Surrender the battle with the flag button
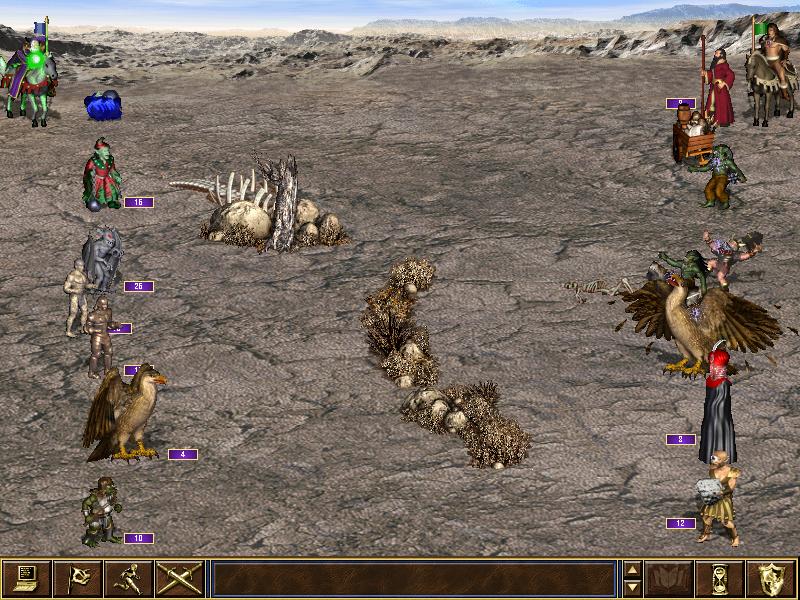800x600 pixels. 78,579
